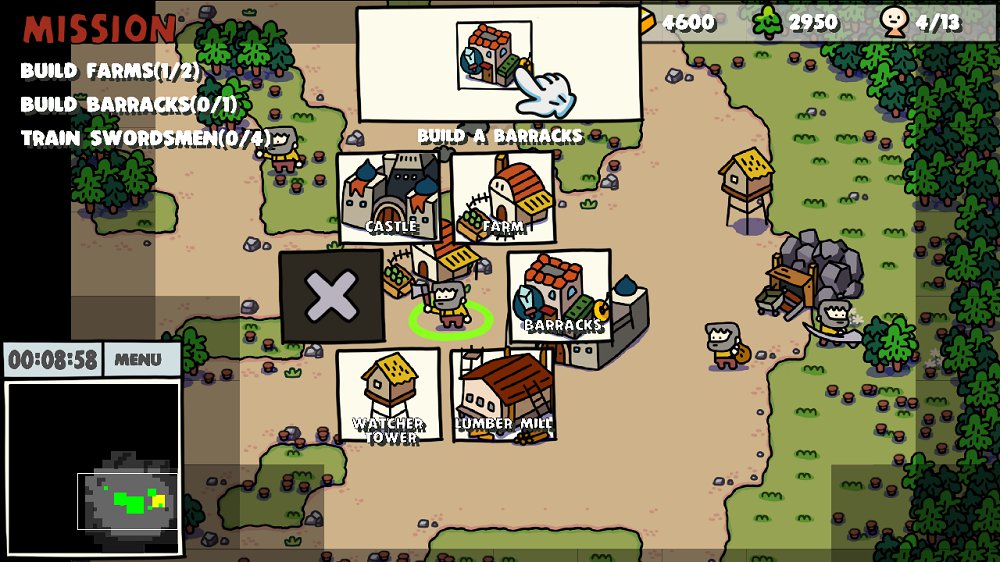
Task: Choose the Castle building option
Action: [389, 197]
